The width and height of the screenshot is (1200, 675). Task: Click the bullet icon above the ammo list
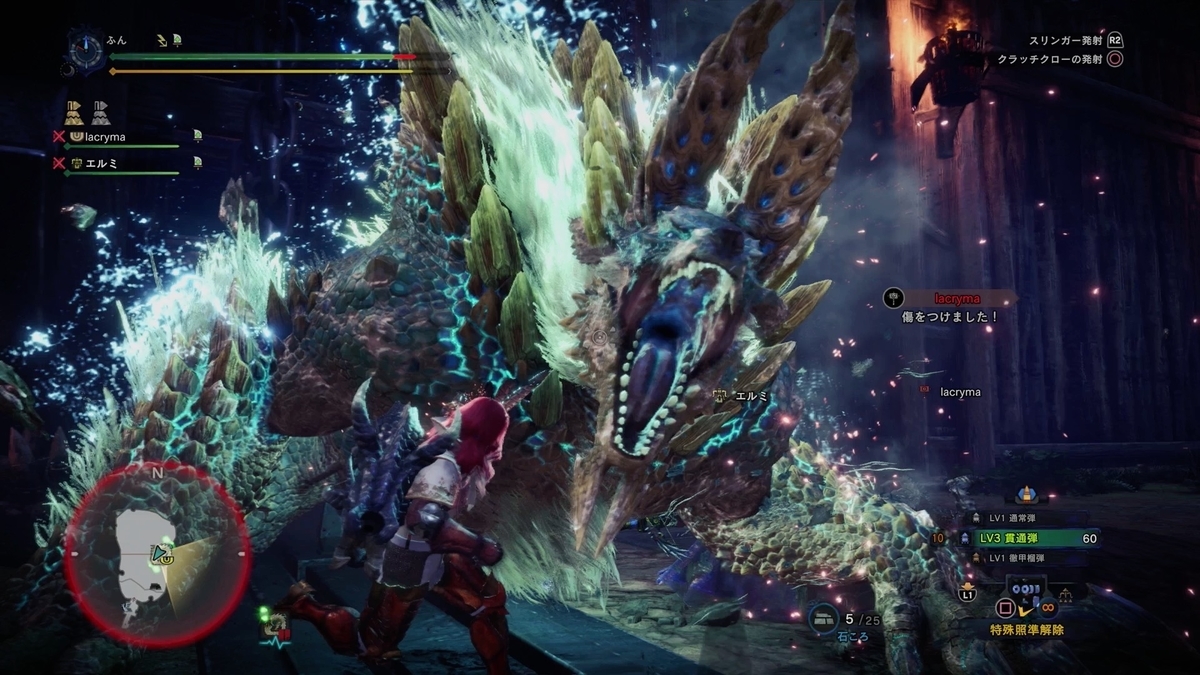coord(1024,493)
